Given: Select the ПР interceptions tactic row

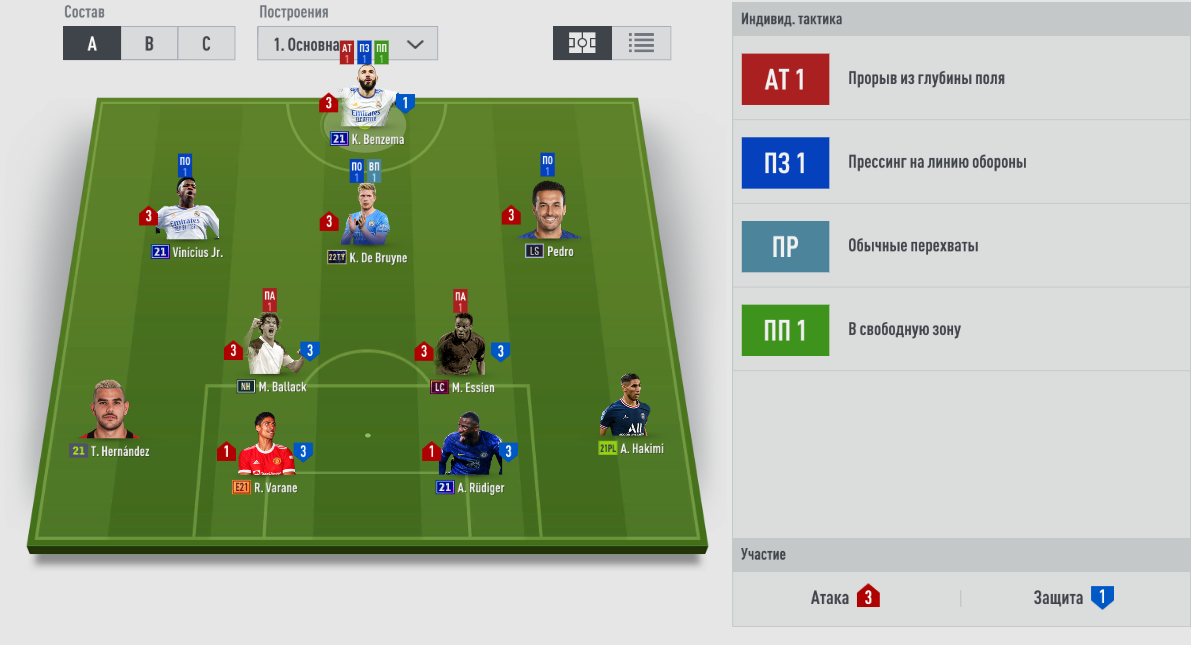Looking at the screenshot, I should click(961, 246).
